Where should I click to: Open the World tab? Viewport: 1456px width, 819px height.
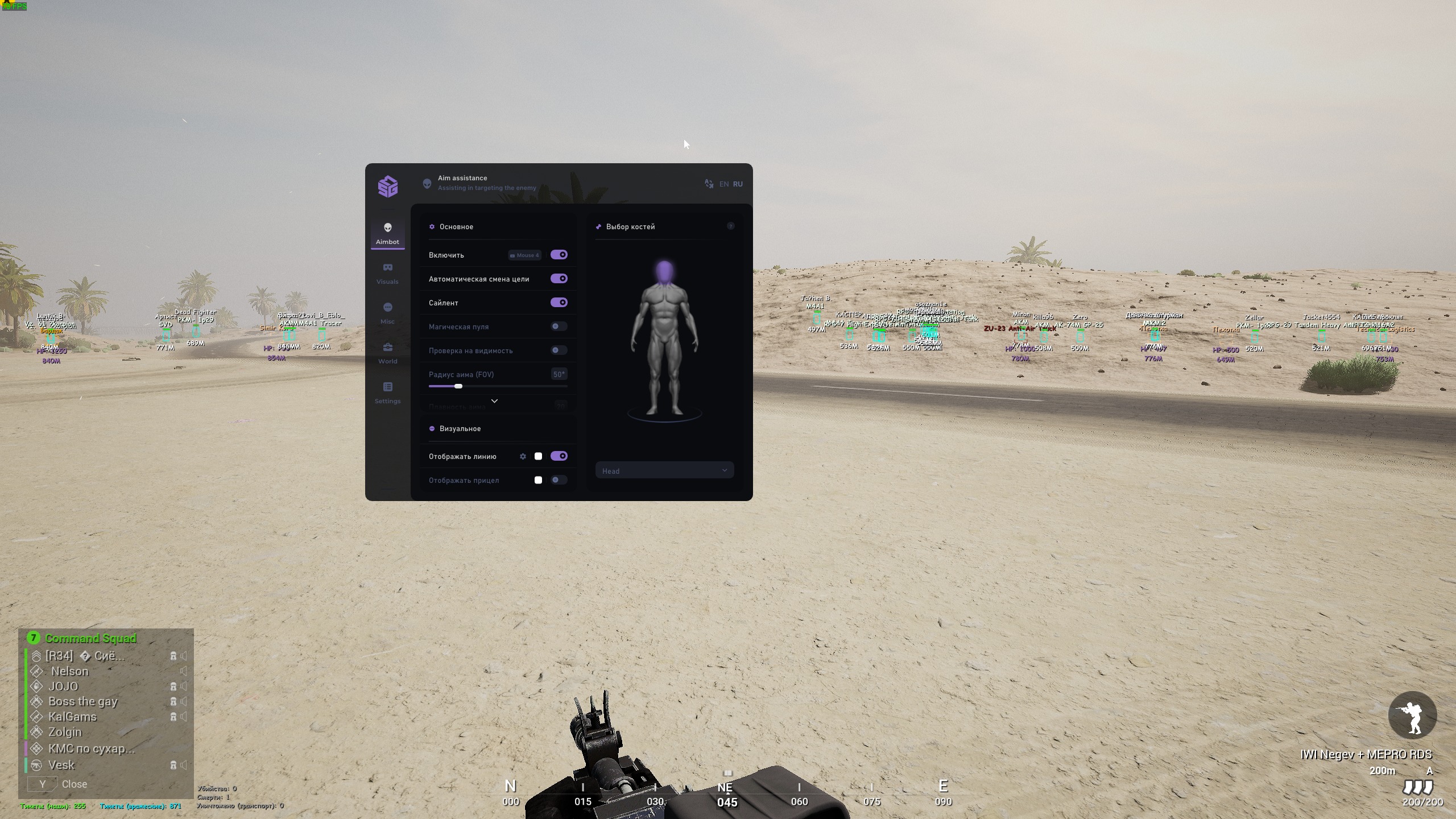[x=387, y=353]
